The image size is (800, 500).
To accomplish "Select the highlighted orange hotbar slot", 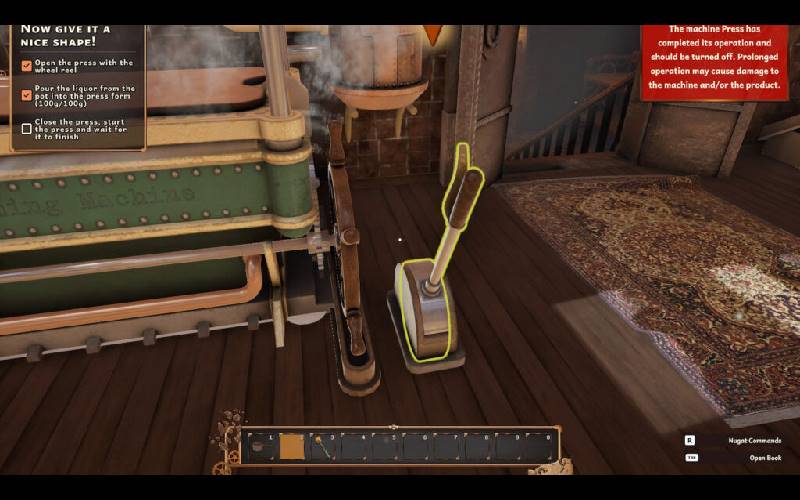I will (x=292, y=446).
